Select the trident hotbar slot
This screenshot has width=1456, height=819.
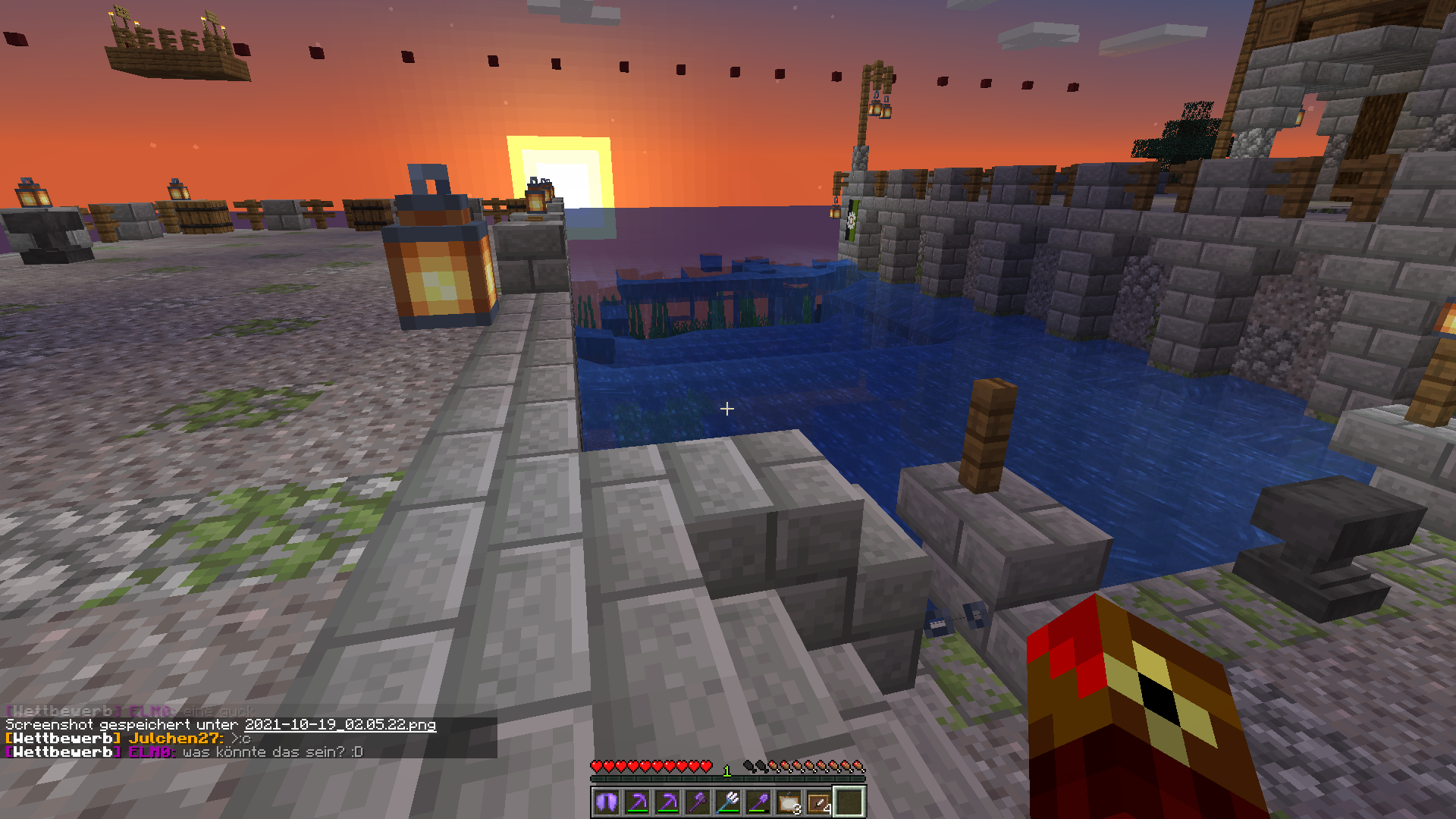pos(728,802)
